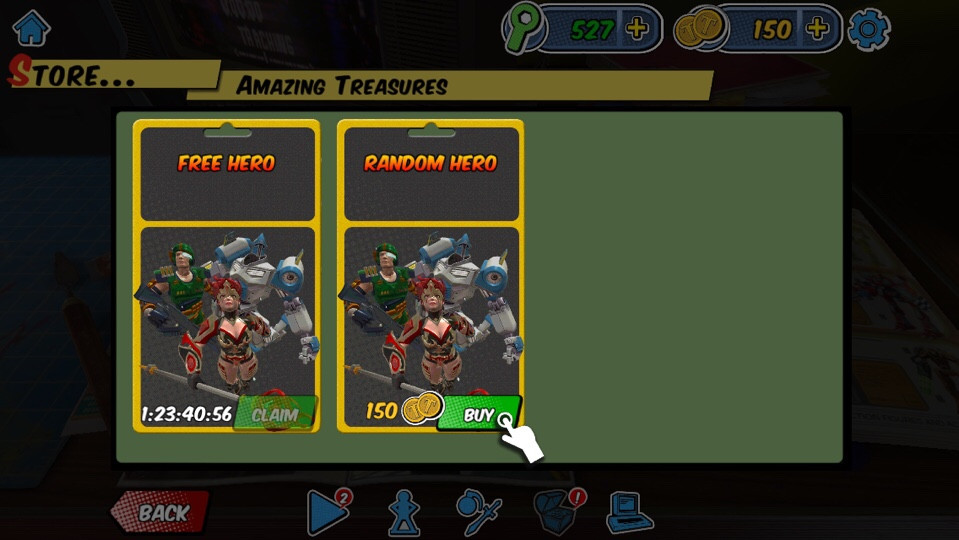Select the Random Hero card title
This screenshot has height=540, width=959.
[430, 163]
